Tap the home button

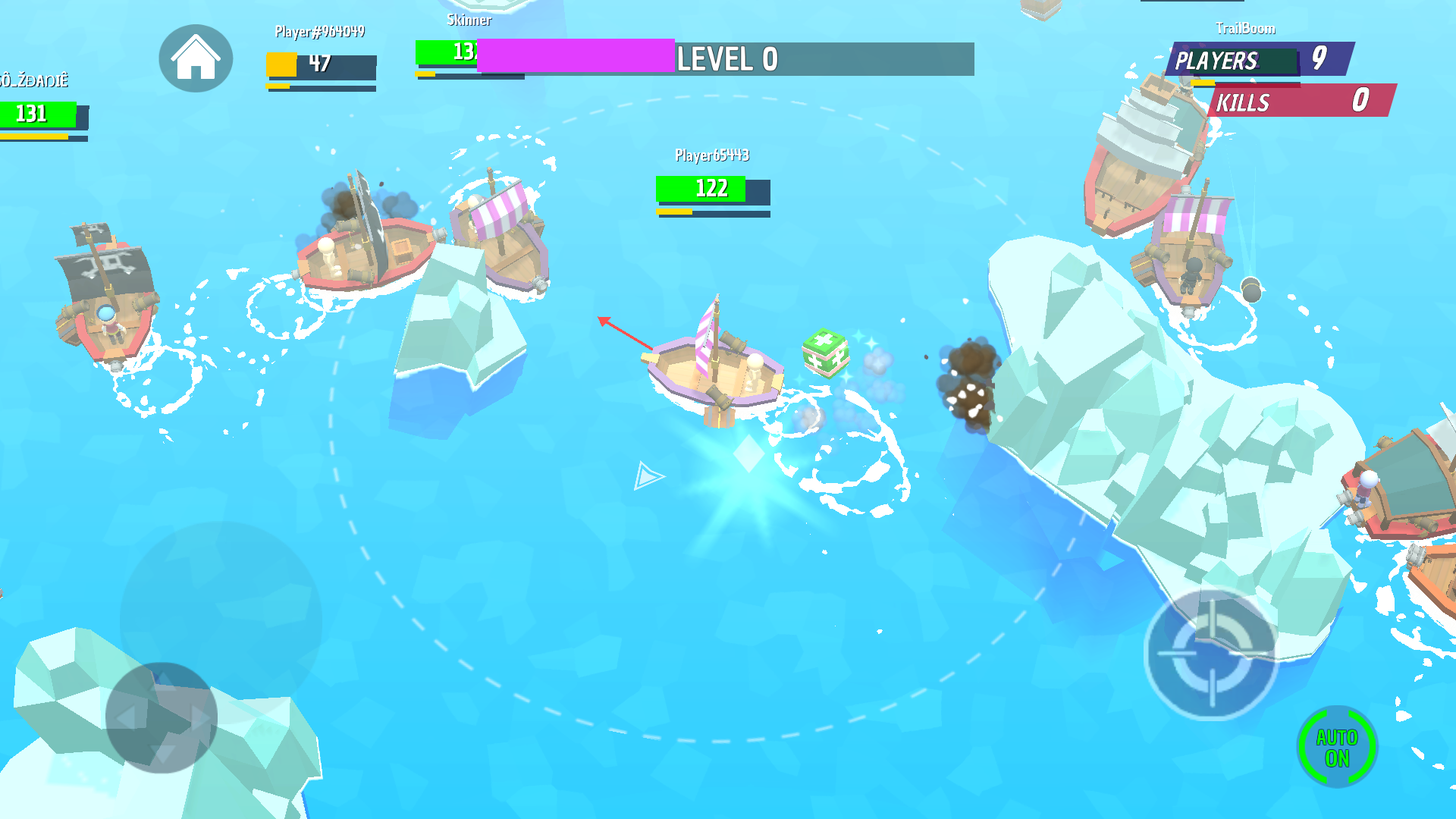196,58
